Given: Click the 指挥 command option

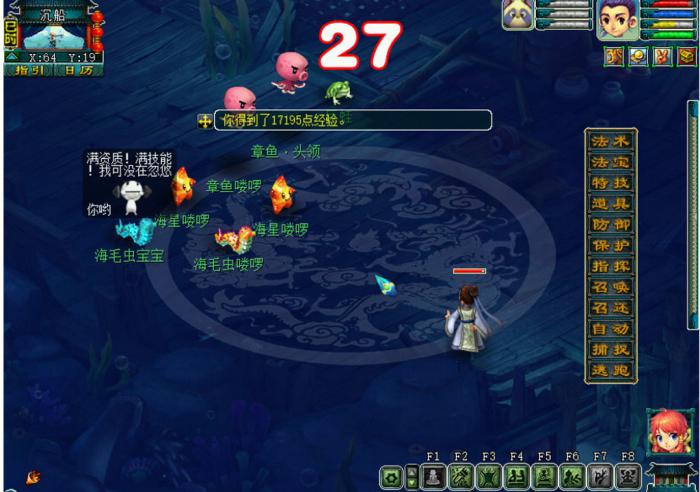Looking at the screenshot, I should [609, 267].
